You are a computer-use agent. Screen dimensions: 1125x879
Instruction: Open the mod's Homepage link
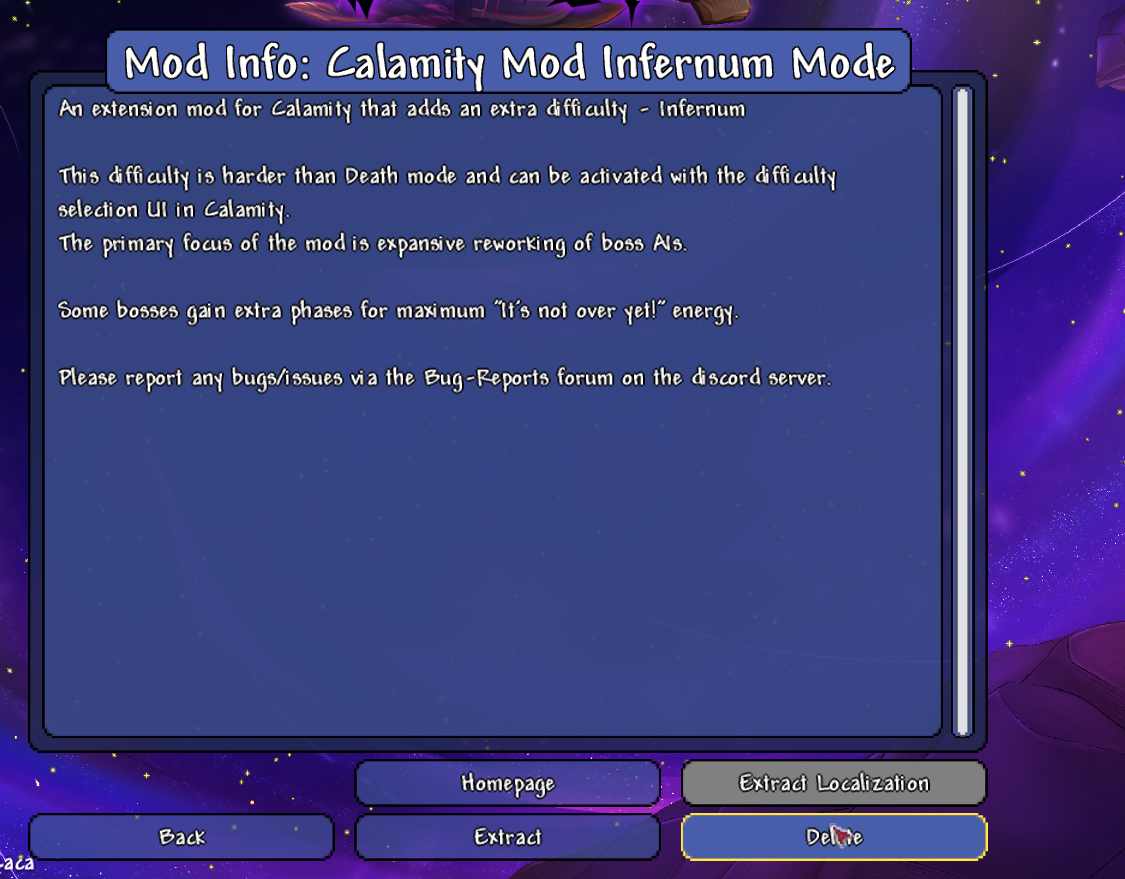[507, 783]
